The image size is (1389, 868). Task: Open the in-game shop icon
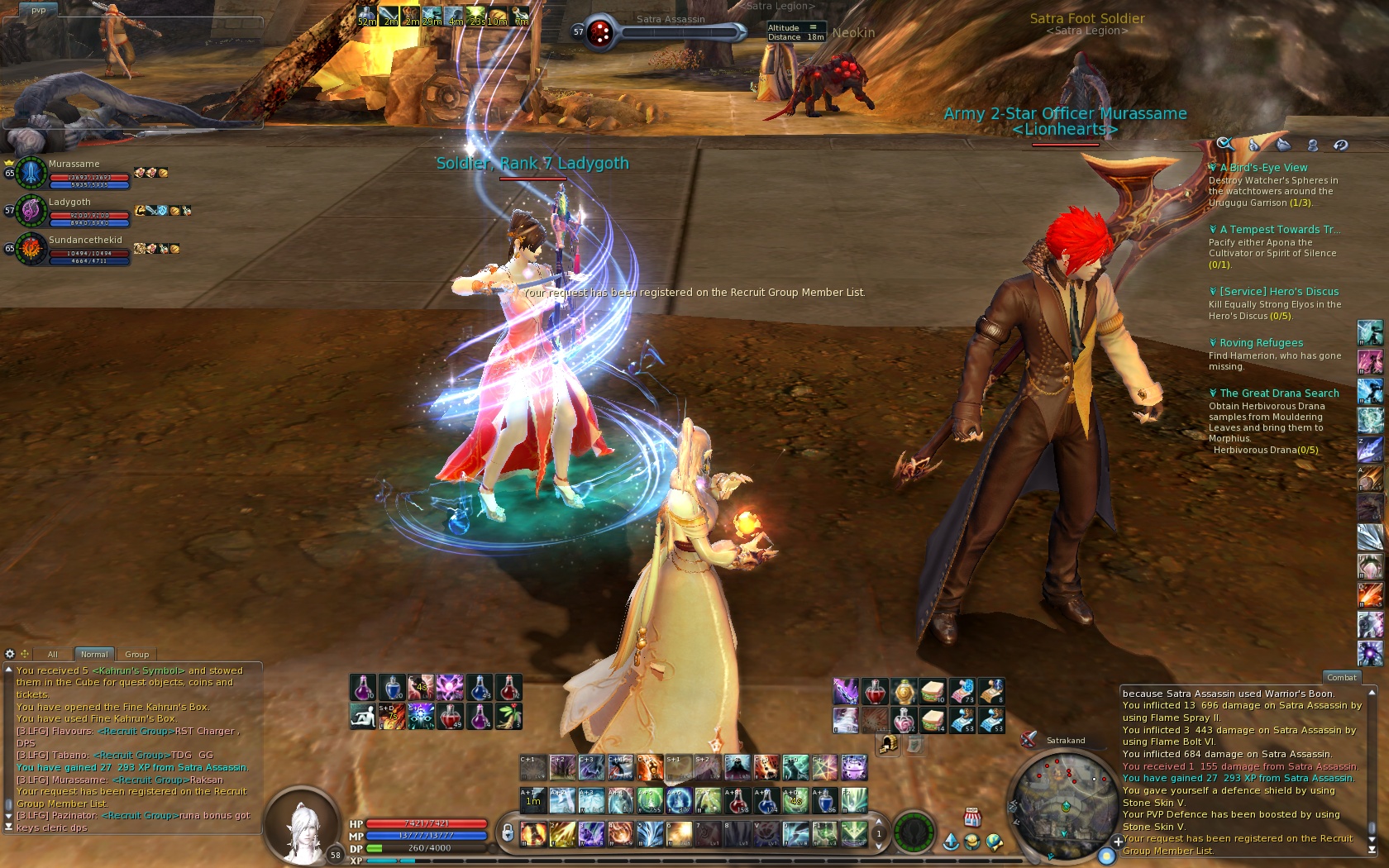coord(972,818)
